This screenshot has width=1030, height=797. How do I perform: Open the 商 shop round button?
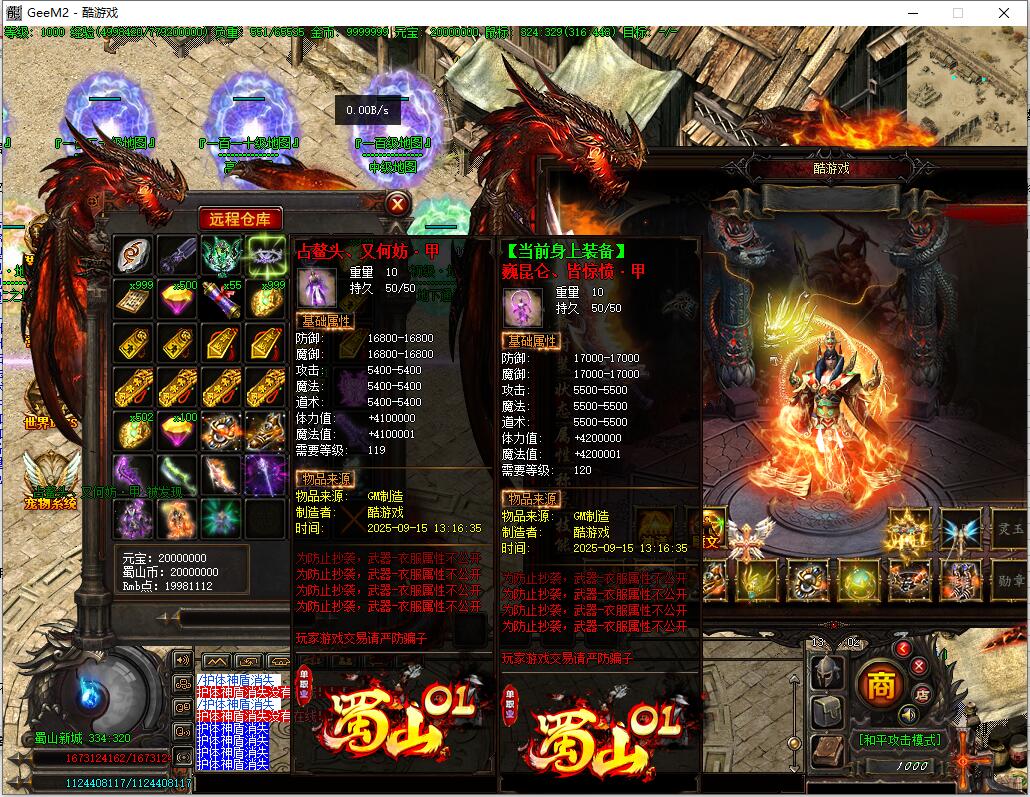tap(880, 686)
